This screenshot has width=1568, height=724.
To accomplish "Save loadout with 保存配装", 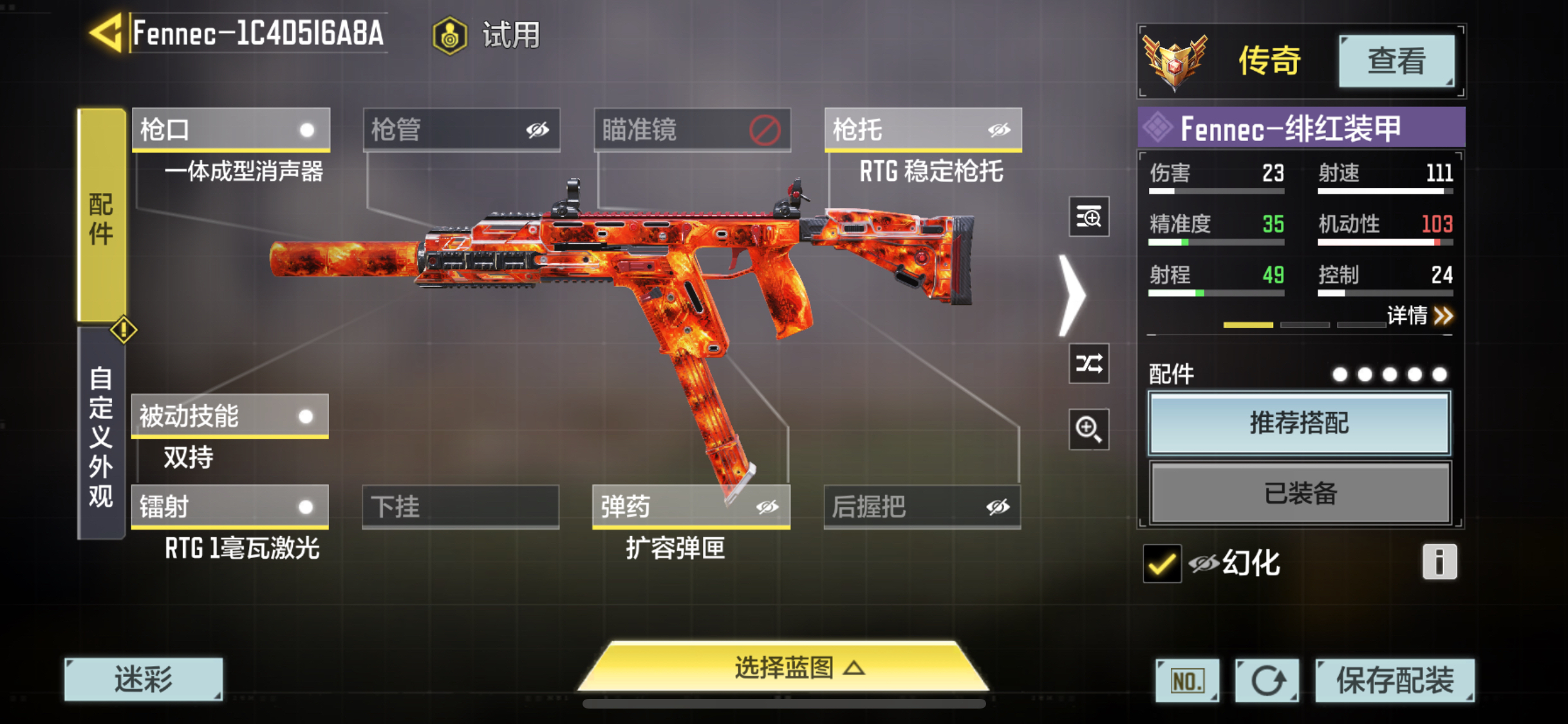I will pyautogui.click(x=1394, y=680).
